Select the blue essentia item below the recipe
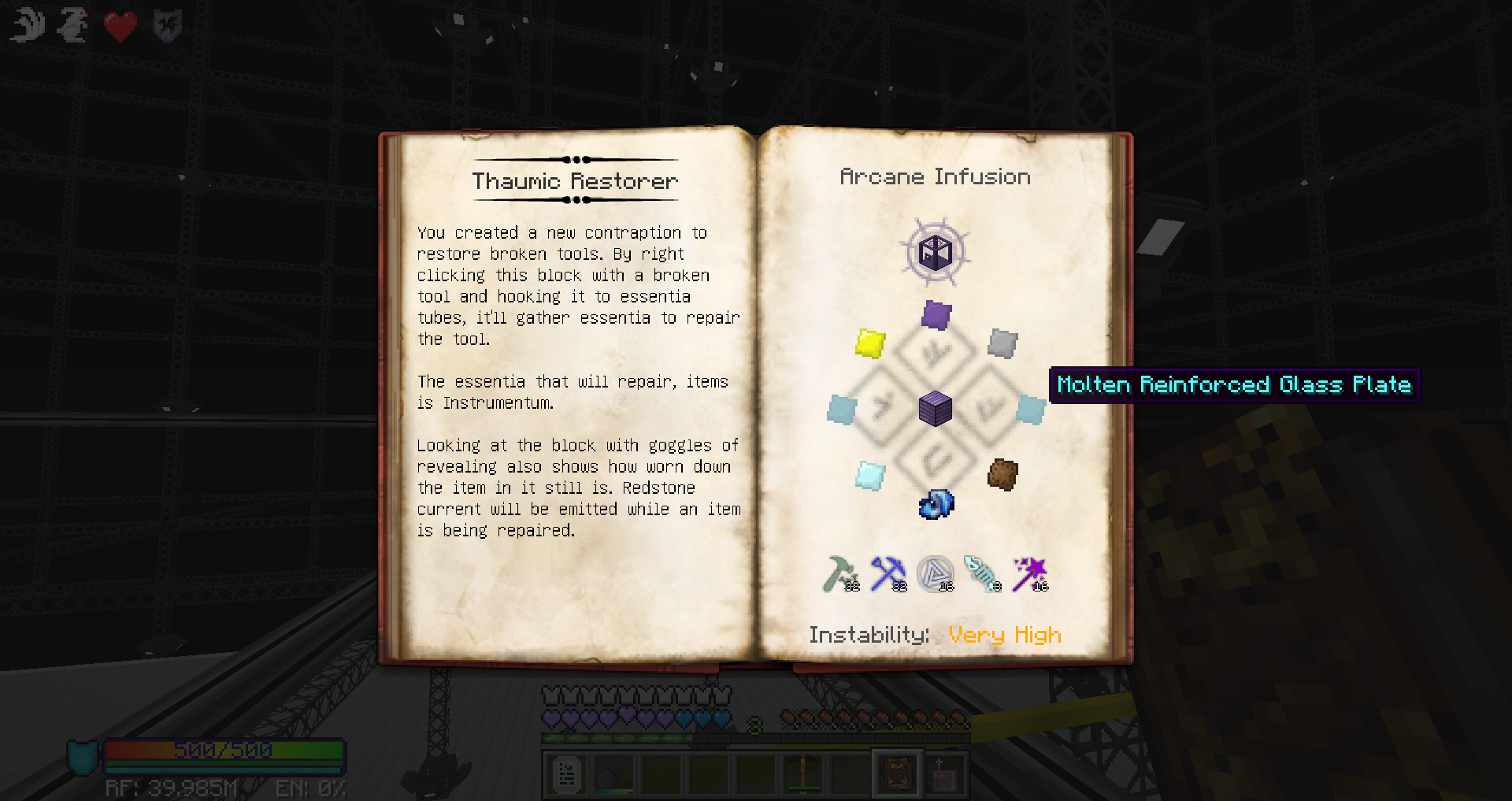This screenshot has width=1512, height=801. coord(937,504)
